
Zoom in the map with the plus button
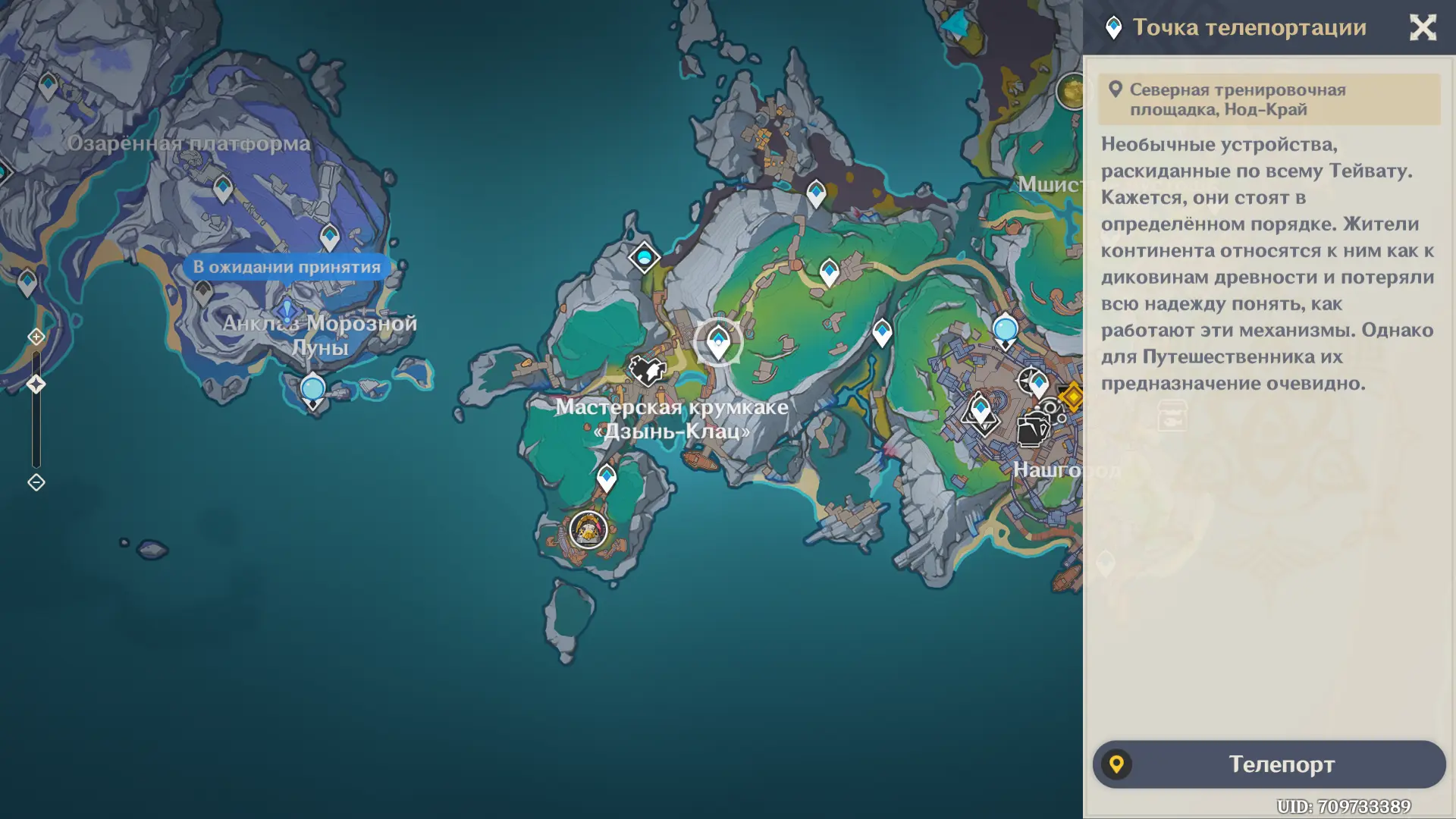coord(36,337)
